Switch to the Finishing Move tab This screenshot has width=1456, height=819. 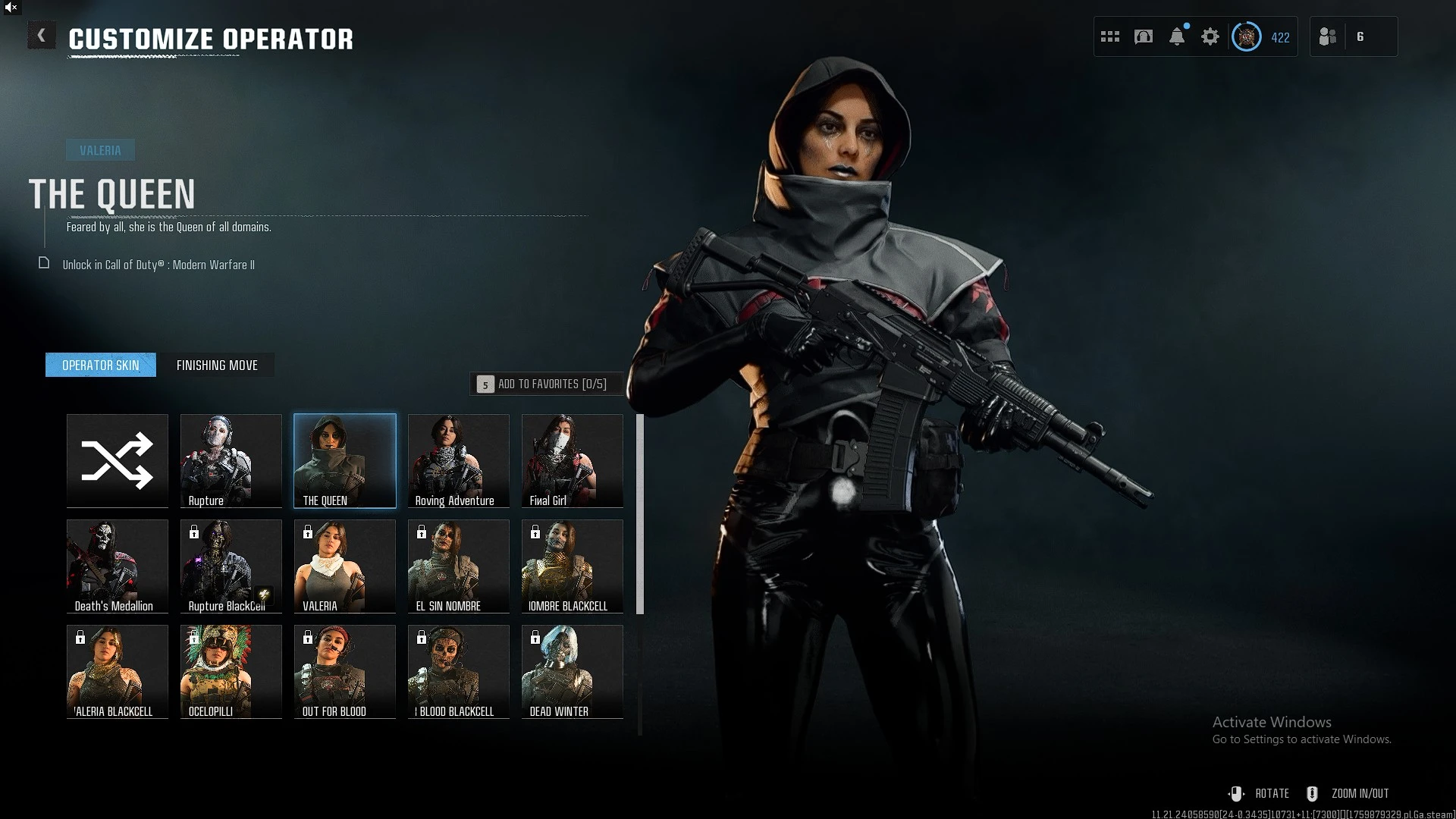pos(217,365)
